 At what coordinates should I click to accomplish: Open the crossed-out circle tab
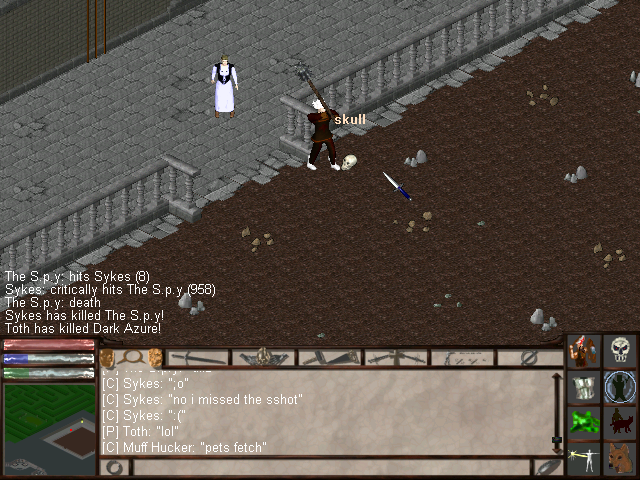coord(530,357)
